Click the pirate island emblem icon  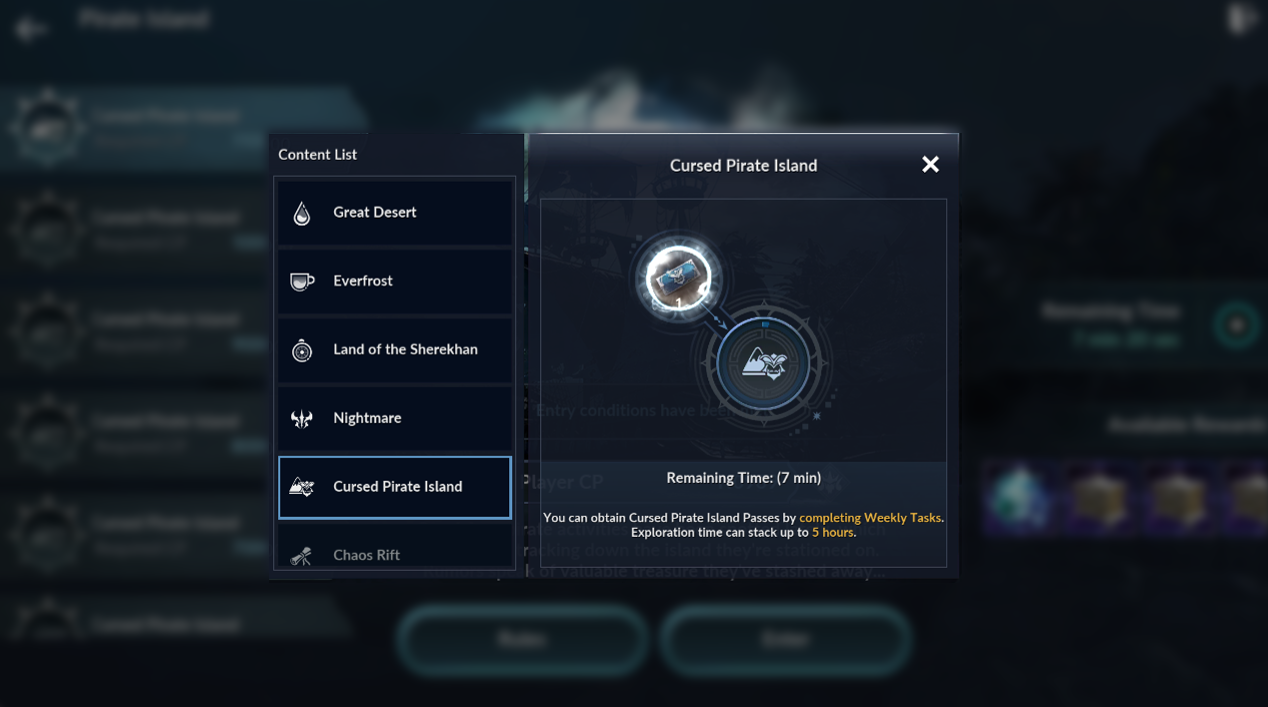click(764, 364)
